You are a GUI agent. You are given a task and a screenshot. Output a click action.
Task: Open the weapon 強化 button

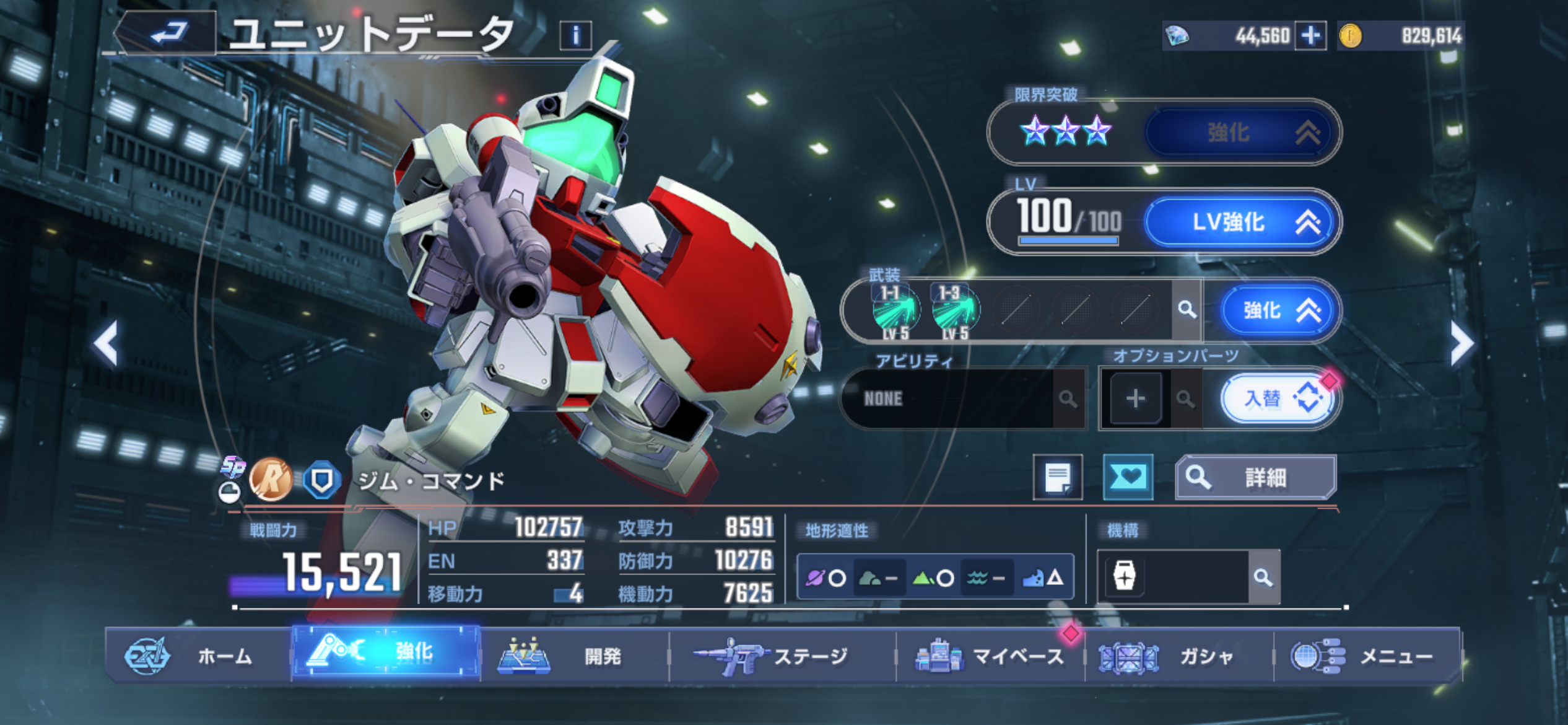[1278, 310]
